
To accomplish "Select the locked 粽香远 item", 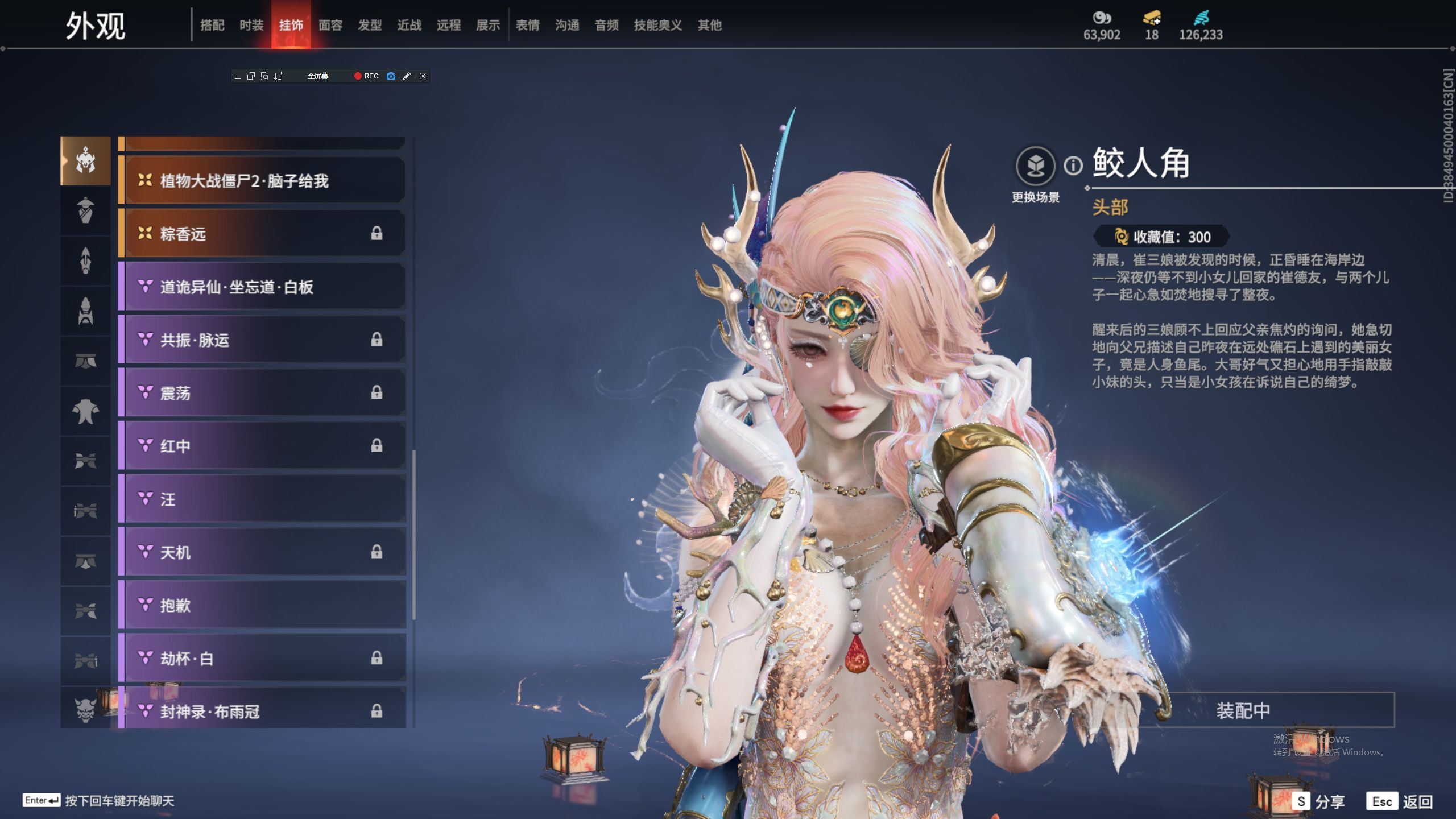I will tap(263, 234).
